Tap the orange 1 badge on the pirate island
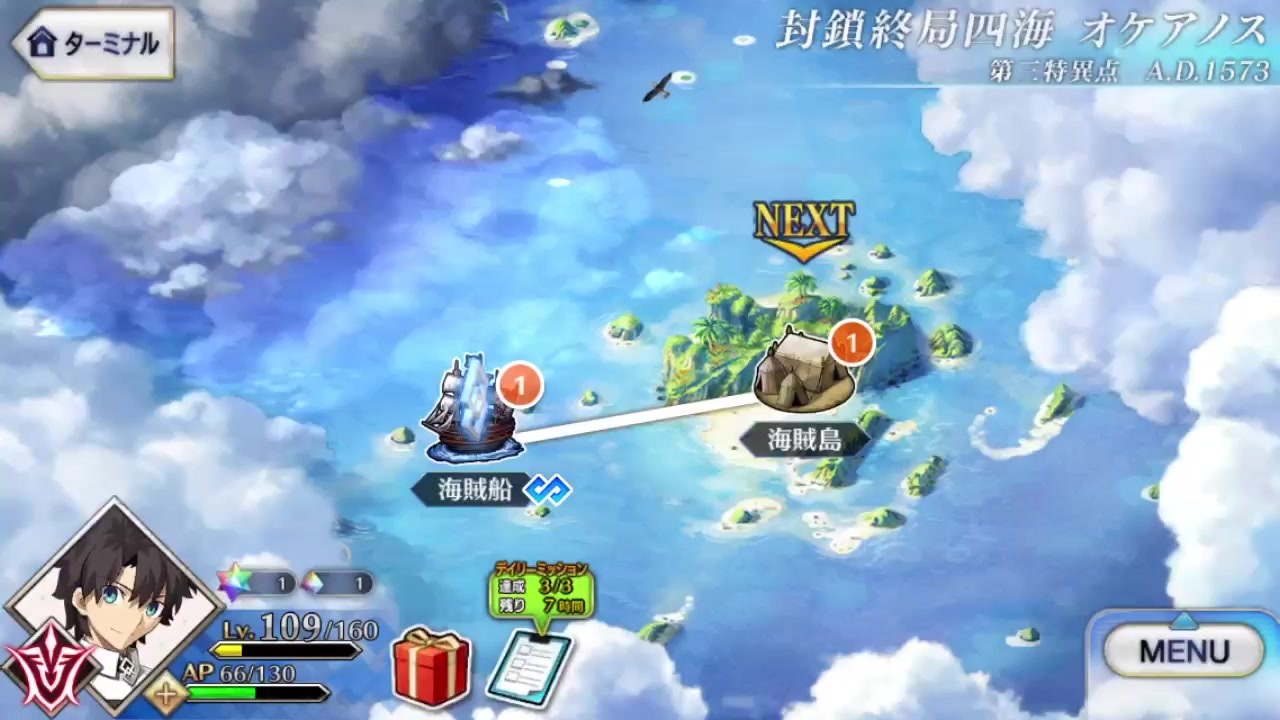The image size is (1280, 720). click(851, 343)
